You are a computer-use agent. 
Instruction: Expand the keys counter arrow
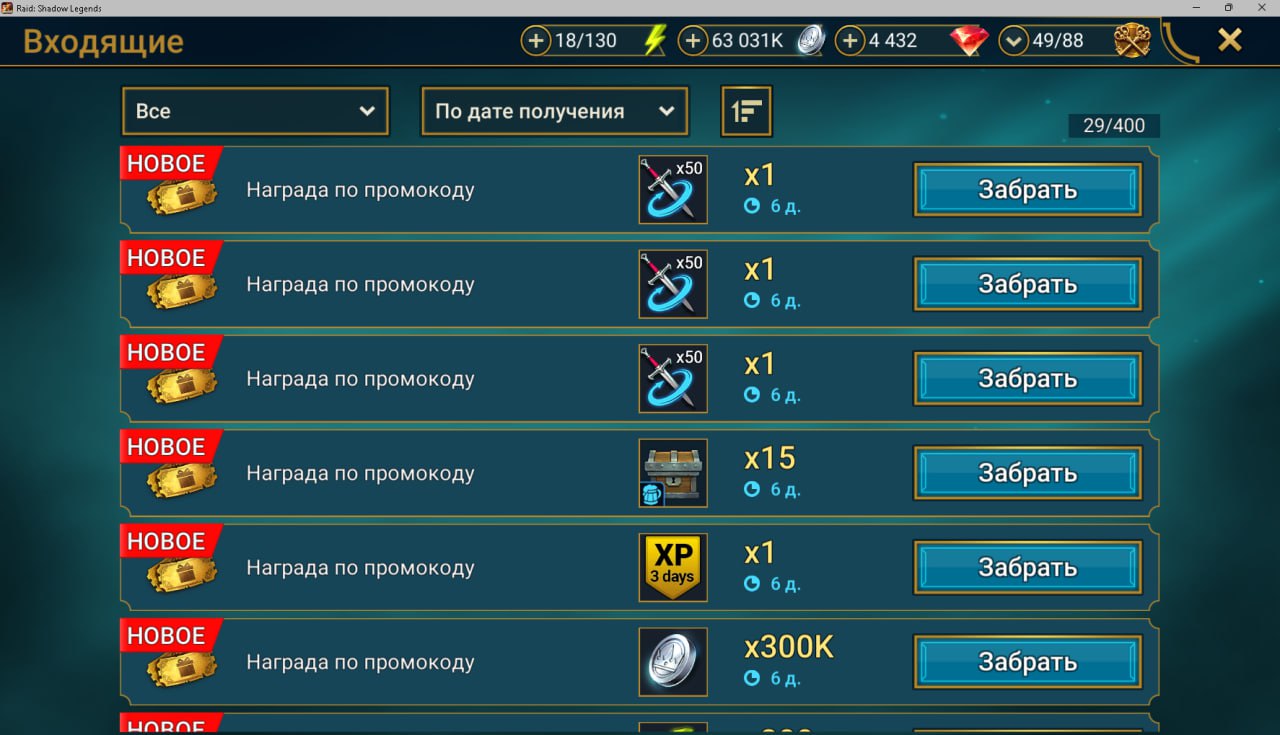pos(1014,41)
